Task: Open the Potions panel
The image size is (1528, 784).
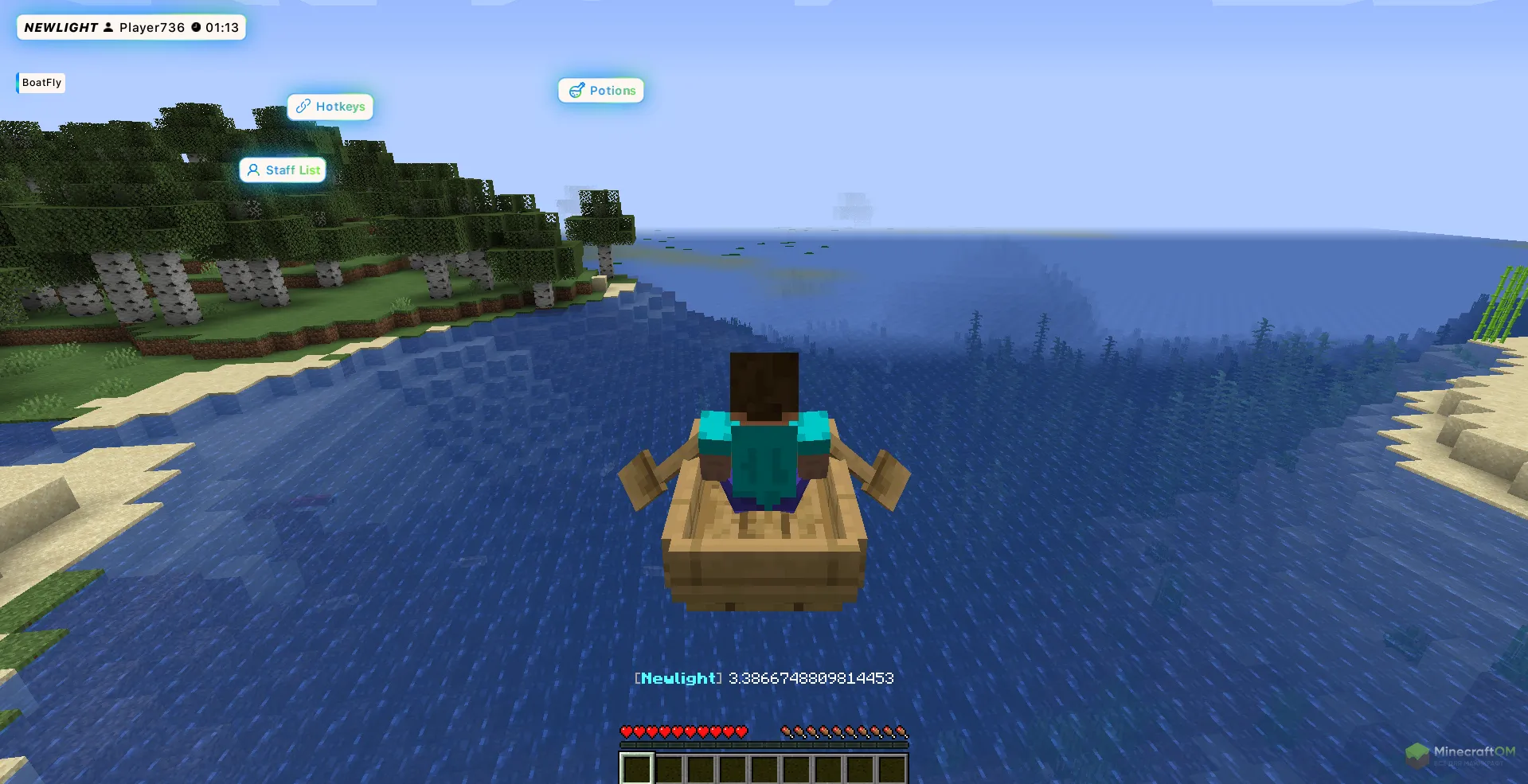Action: click(x=601, y=91)
